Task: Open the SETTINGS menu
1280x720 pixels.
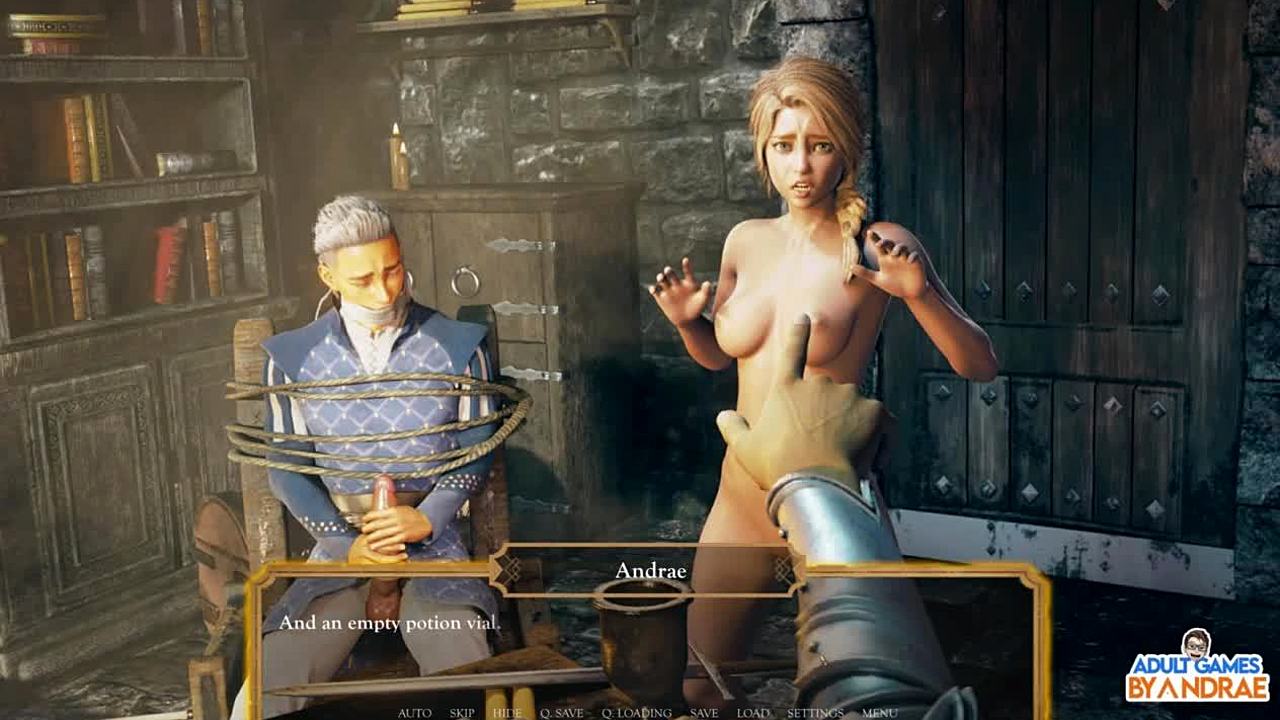Action: pyautogui.click(x=815, y=713)
